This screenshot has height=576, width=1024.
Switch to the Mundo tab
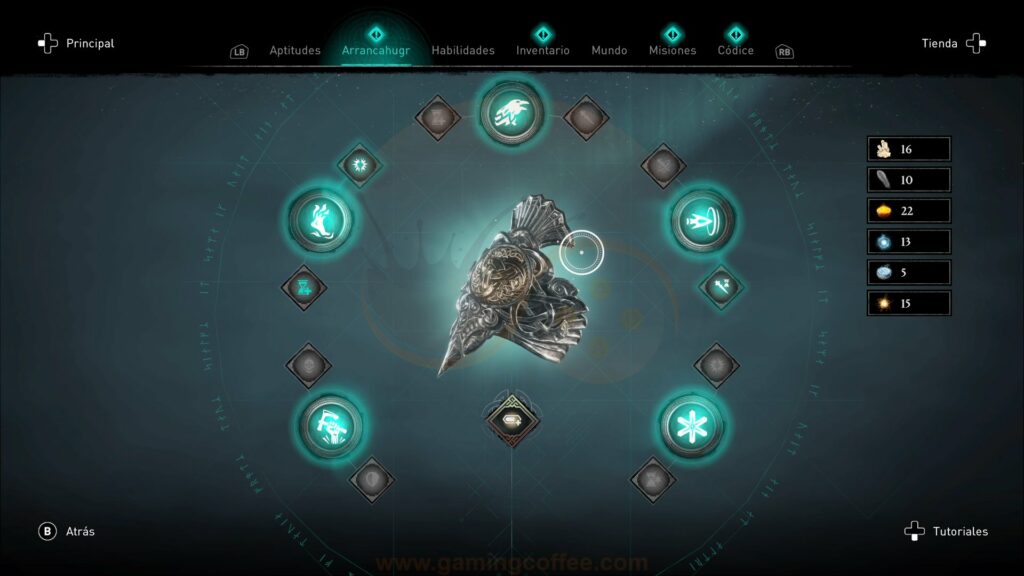pos(609,50)
